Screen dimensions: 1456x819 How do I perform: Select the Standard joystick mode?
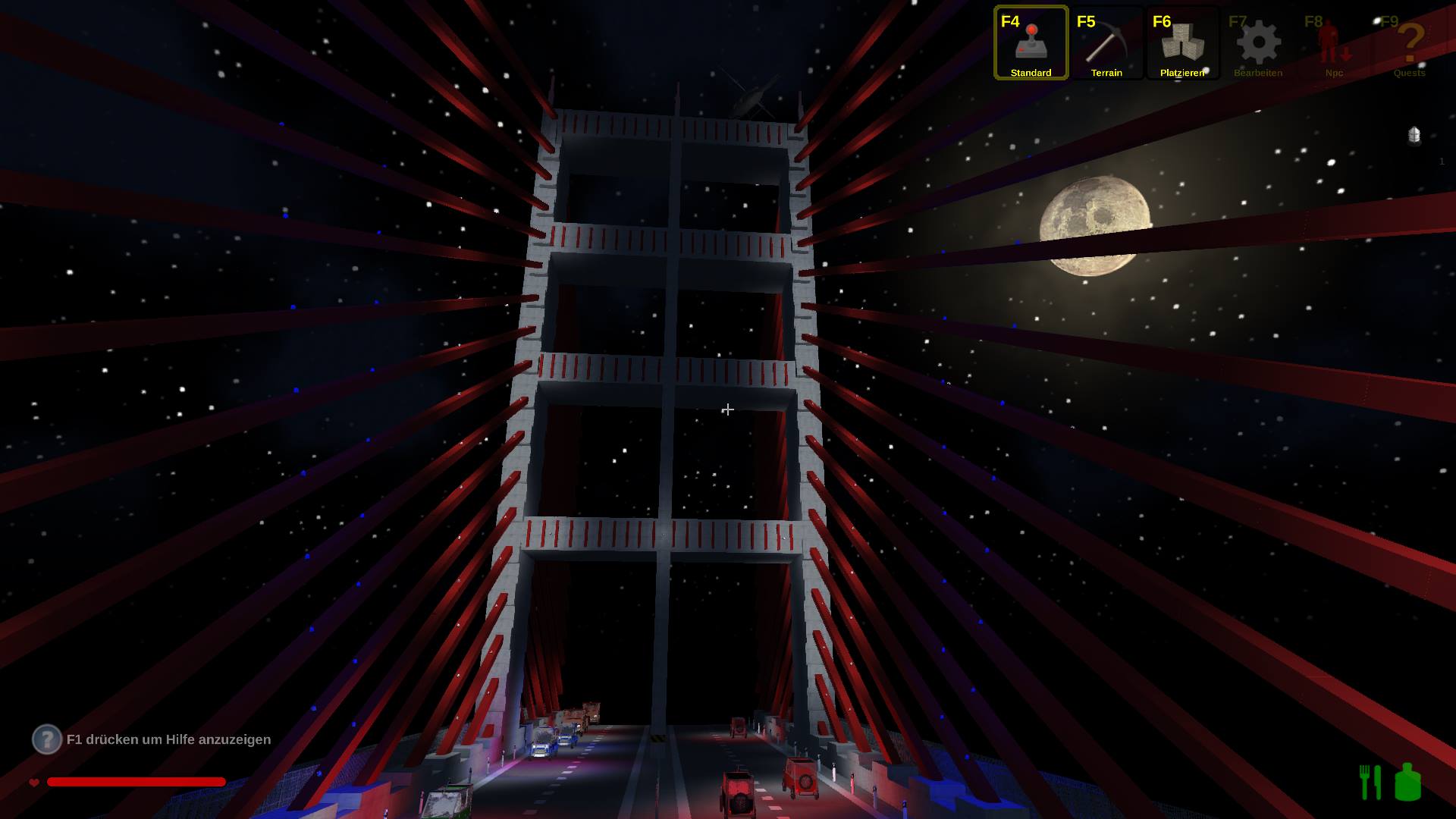(1031, 43)
